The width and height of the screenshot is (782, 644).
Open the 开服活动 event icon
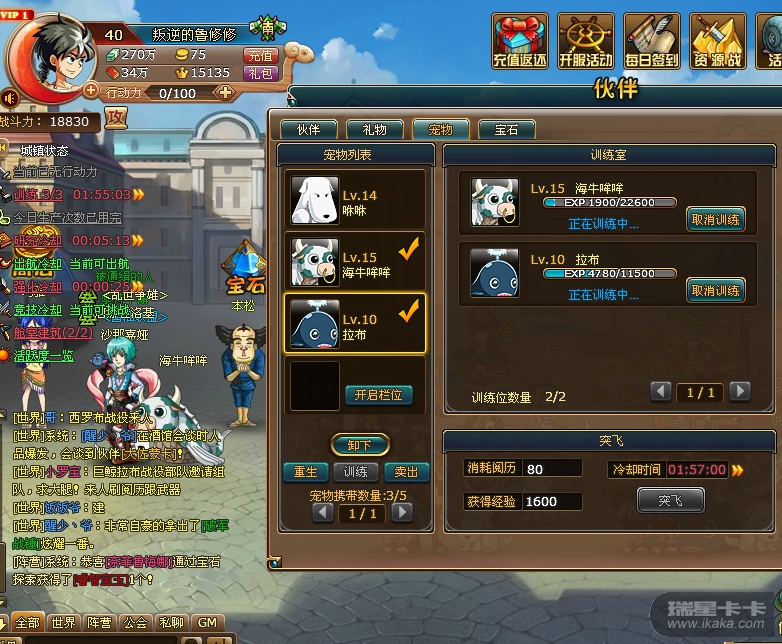[x=586, y=40]
